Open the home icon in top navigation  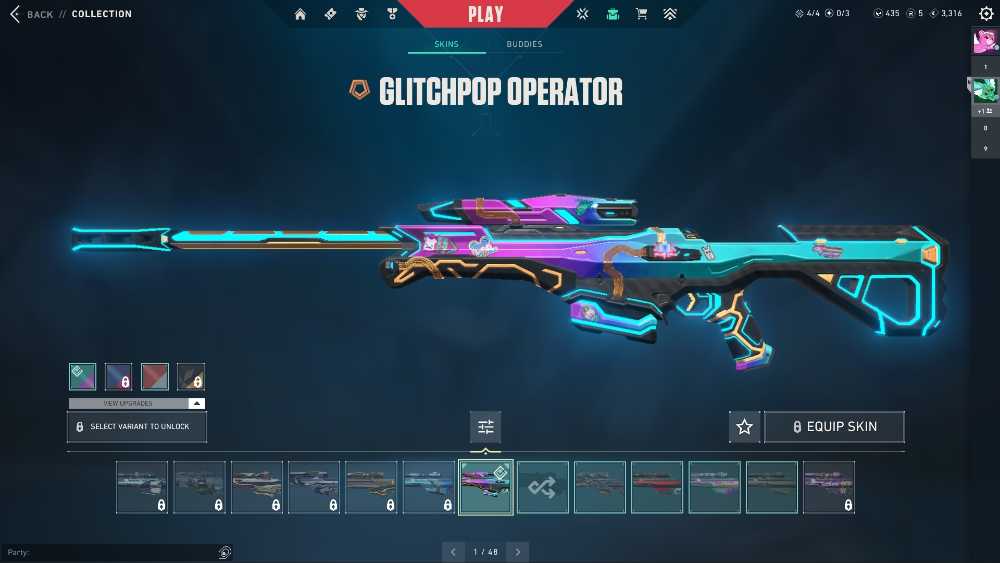[x=300, y=14]
